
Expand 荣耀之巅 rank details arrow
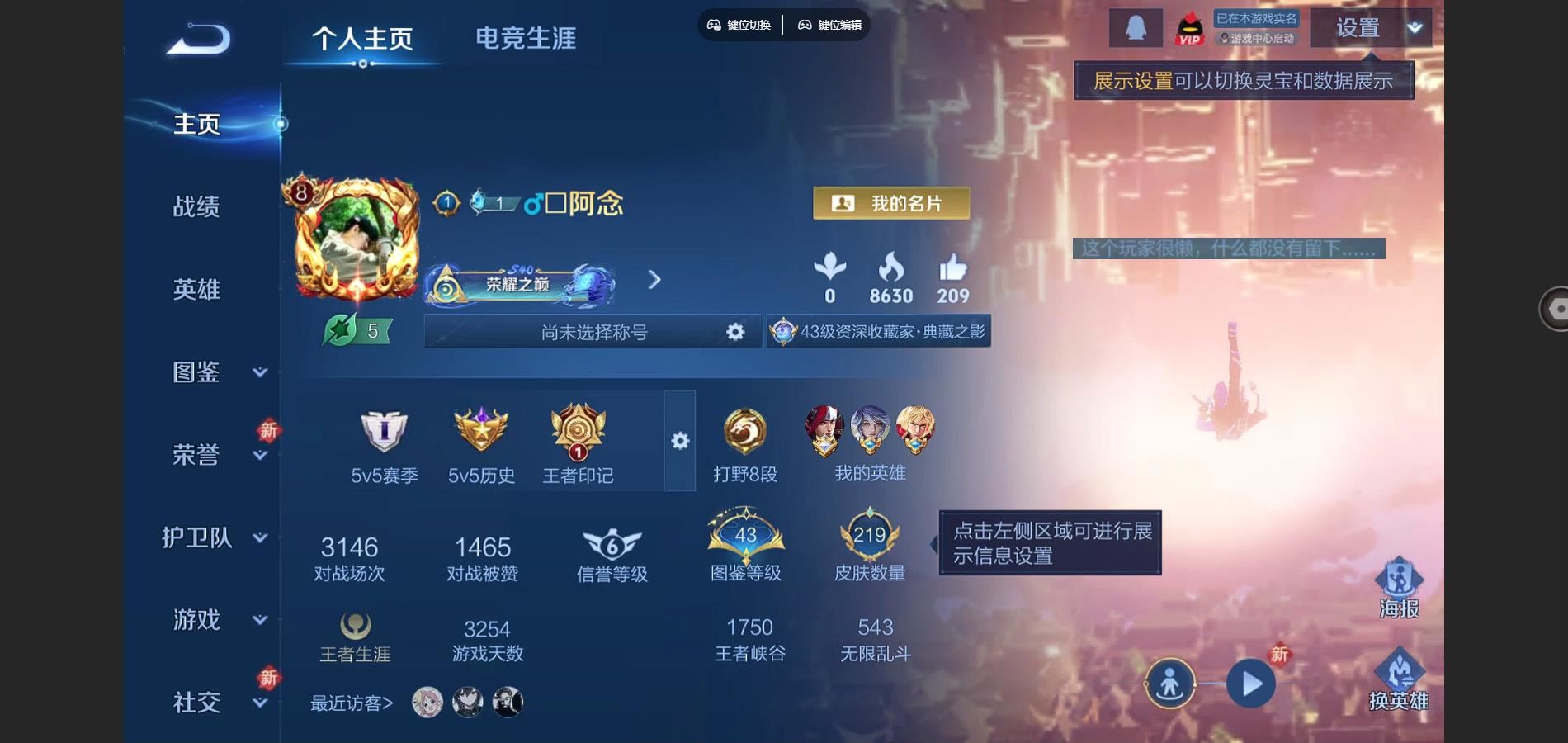click(x=654, y=281)
